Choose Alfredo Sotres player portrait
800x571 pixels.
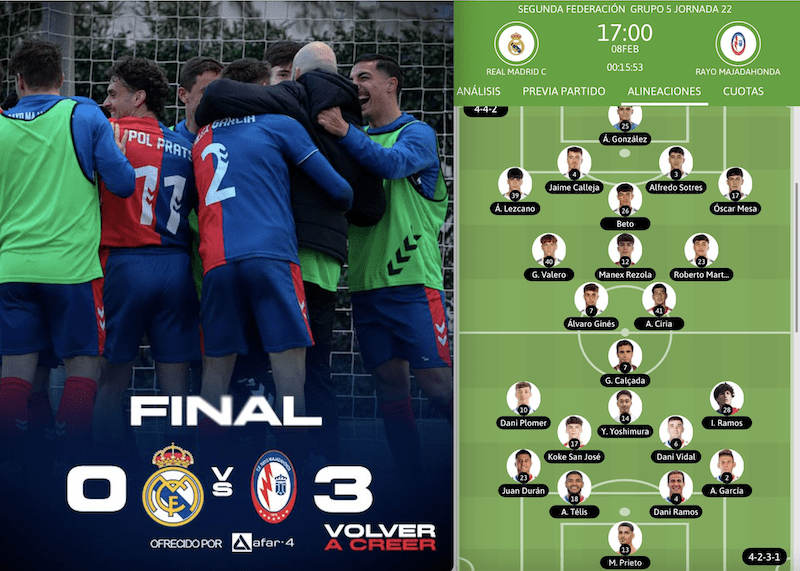676,162
